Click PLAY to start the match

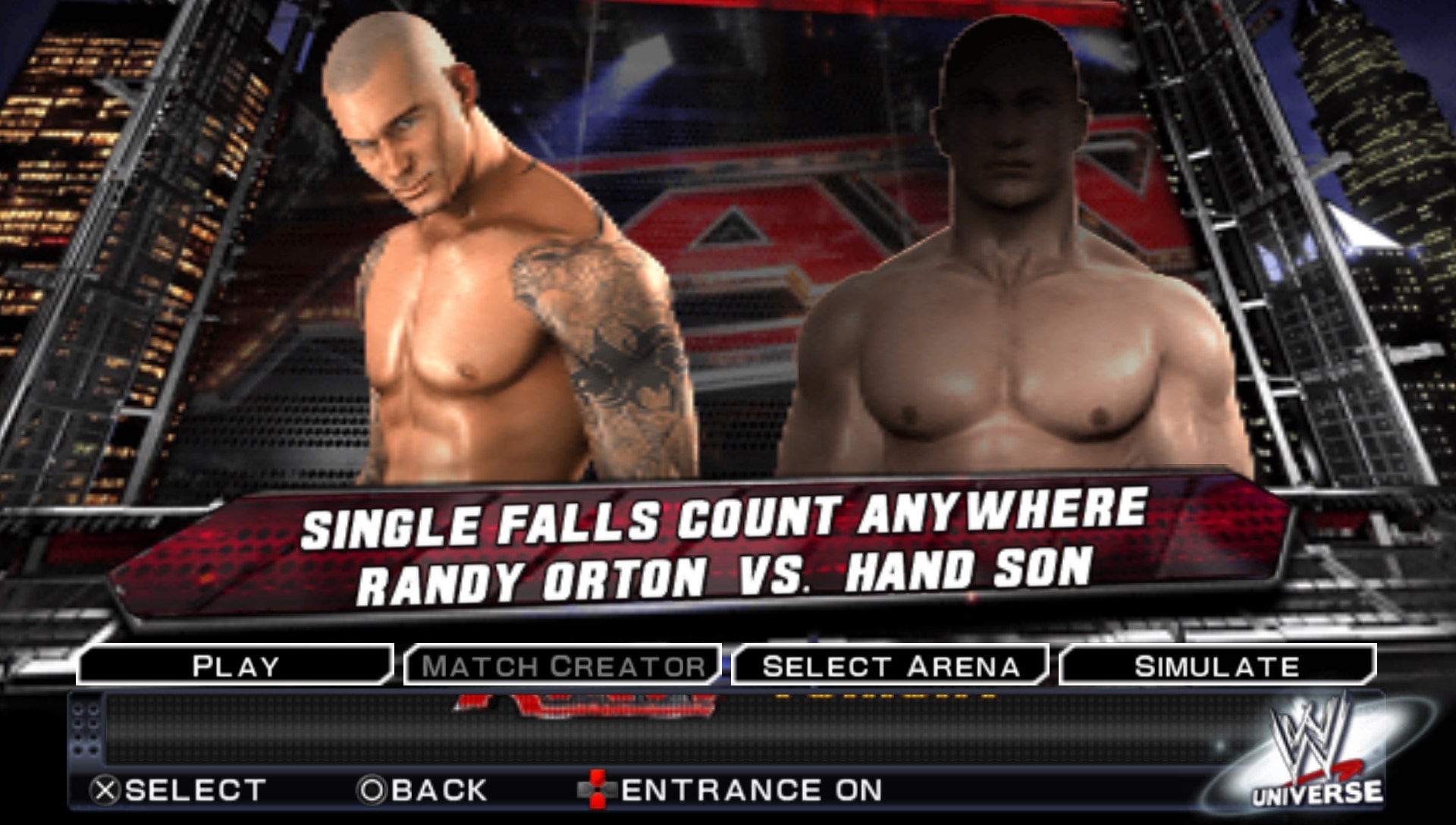click(x=235, y=666)
